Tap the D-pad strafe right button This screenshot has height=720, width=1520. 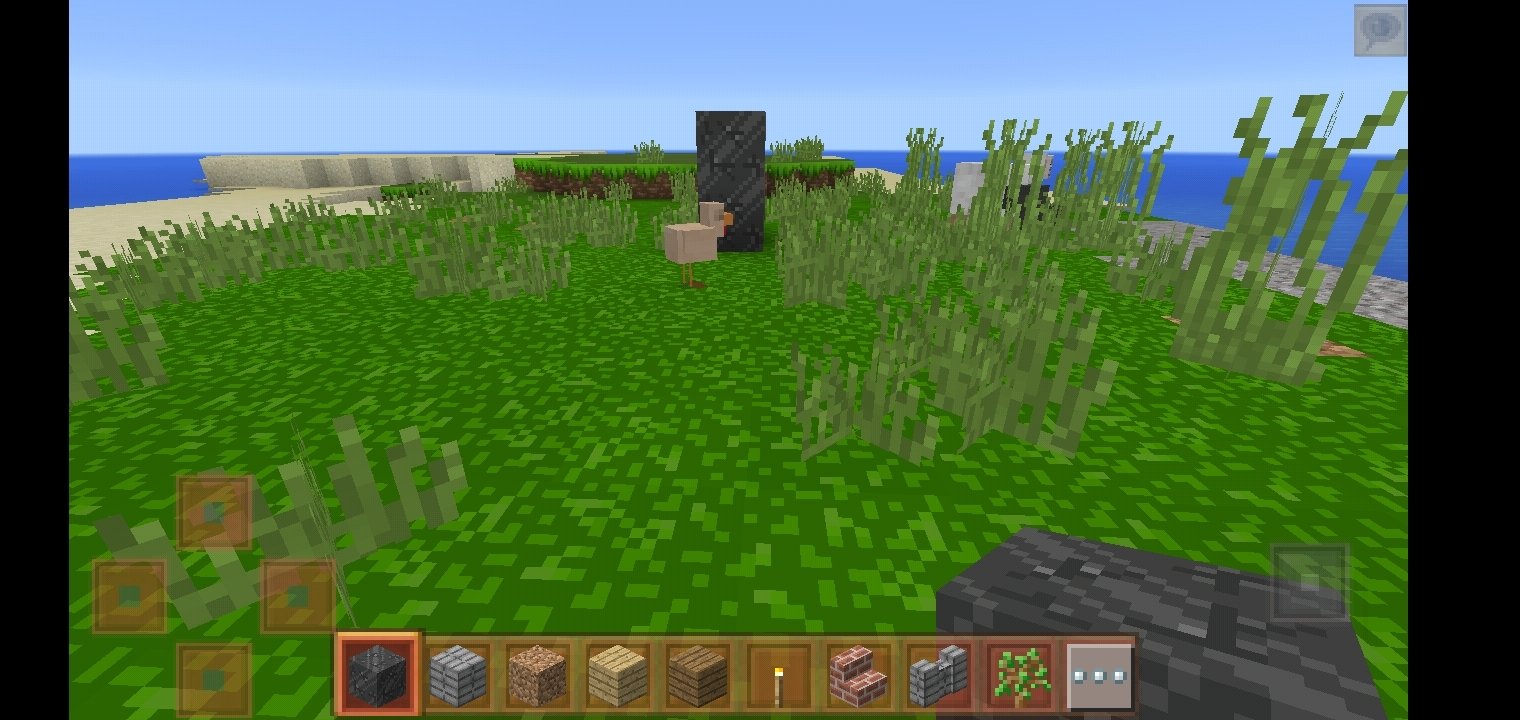[298, 596]
